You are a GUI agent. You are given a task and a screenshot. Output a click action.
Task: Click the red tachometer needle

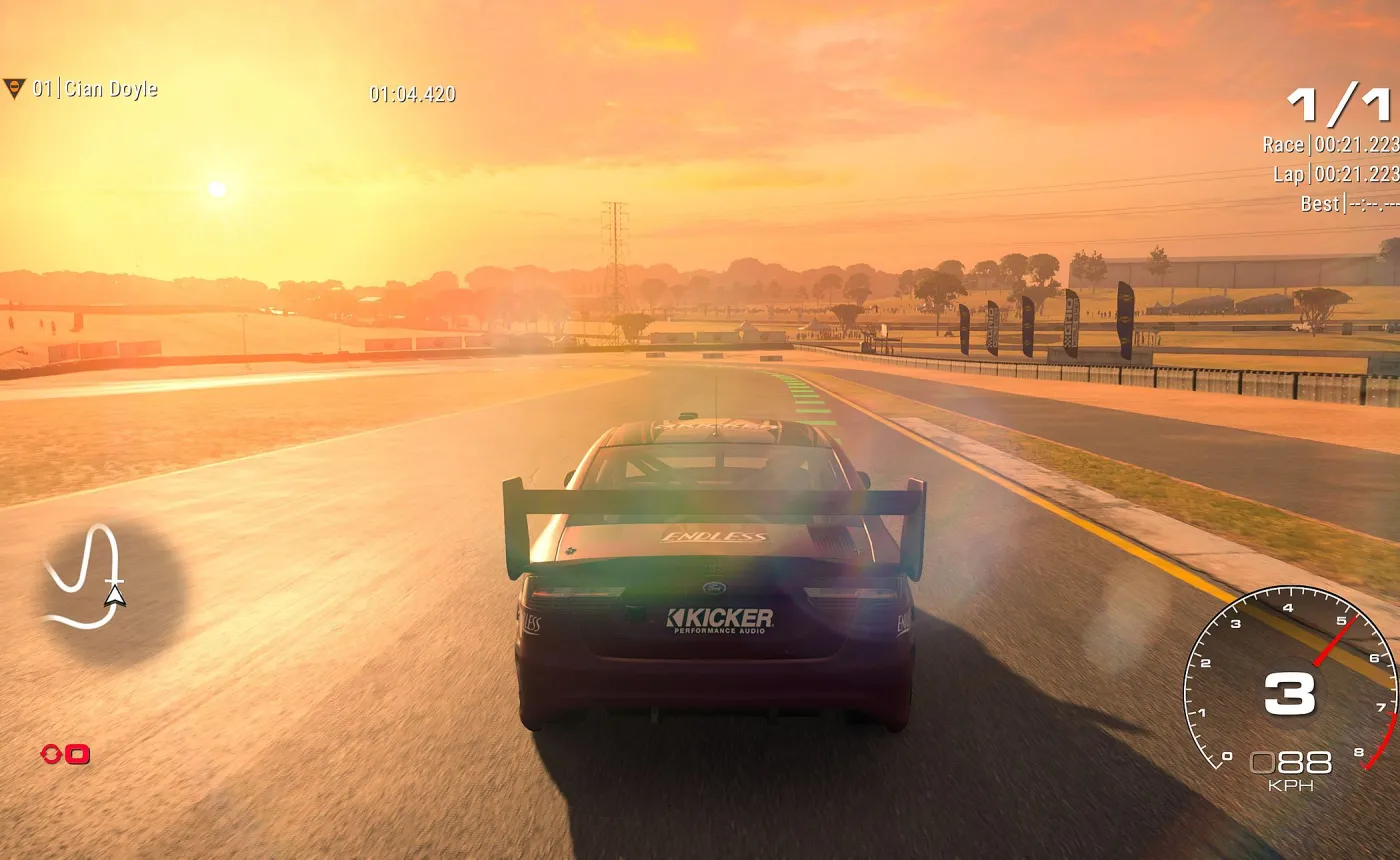1334,641
